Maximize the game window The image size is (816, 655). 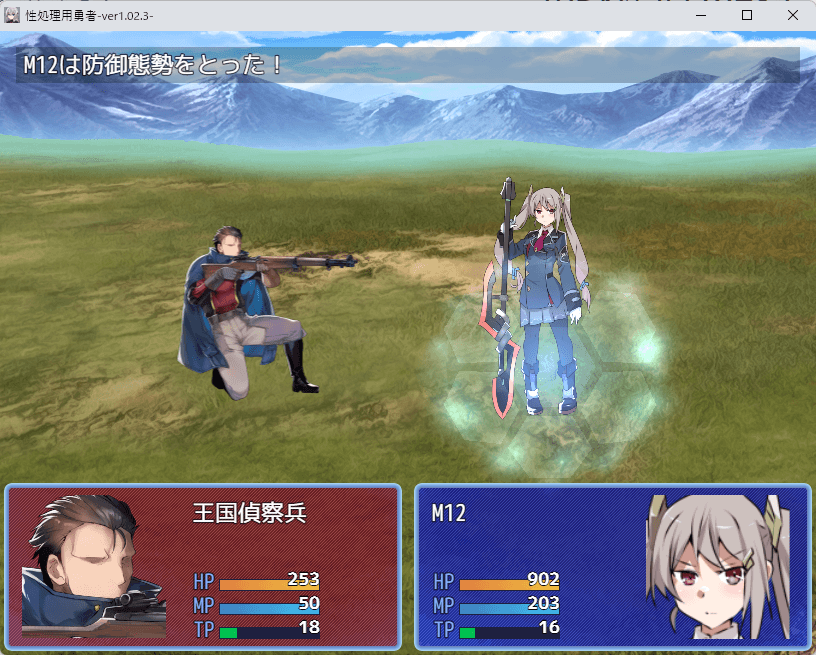746,16
